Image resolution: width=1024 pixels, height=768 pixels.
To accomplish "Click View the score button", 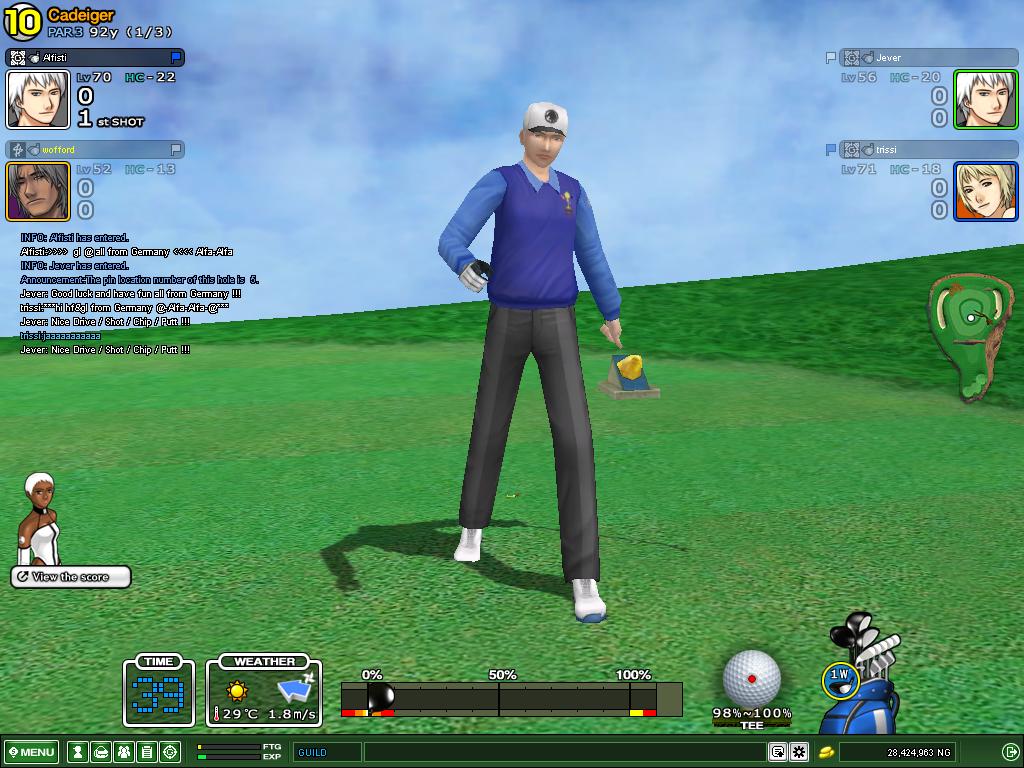I will (71, 577).
